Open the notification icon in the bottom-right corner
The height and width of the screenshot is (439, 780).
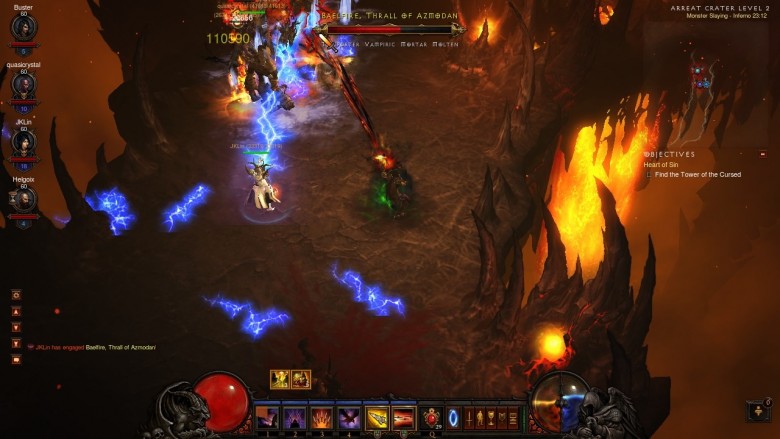757,410
